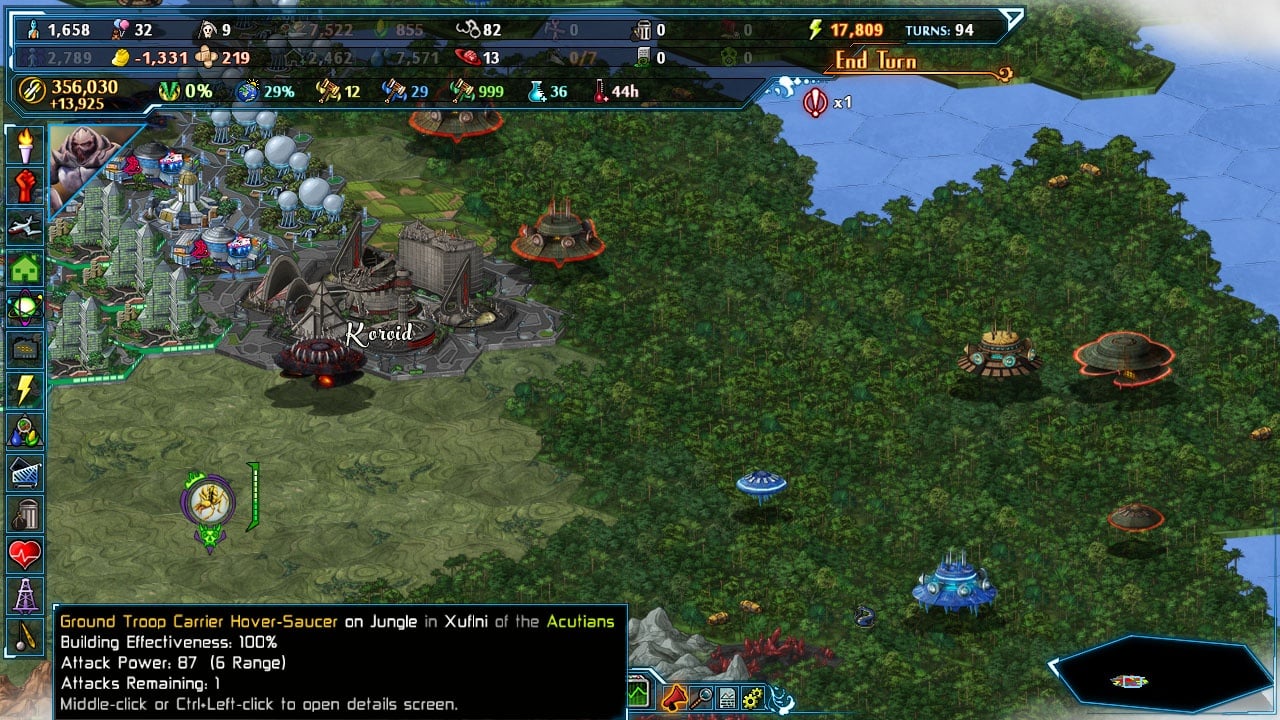Open the airplane build category
Image resolution: width=1280 pixels, height=720 pixels.
coord(25,227)
